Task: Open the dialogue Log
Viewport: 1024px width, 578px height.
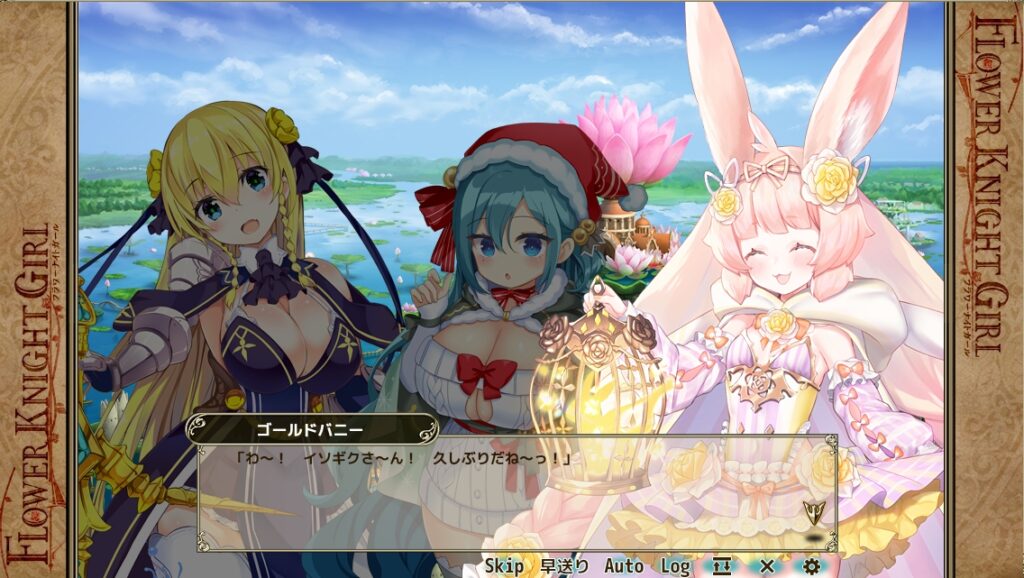Action: (x=675, y=566)
